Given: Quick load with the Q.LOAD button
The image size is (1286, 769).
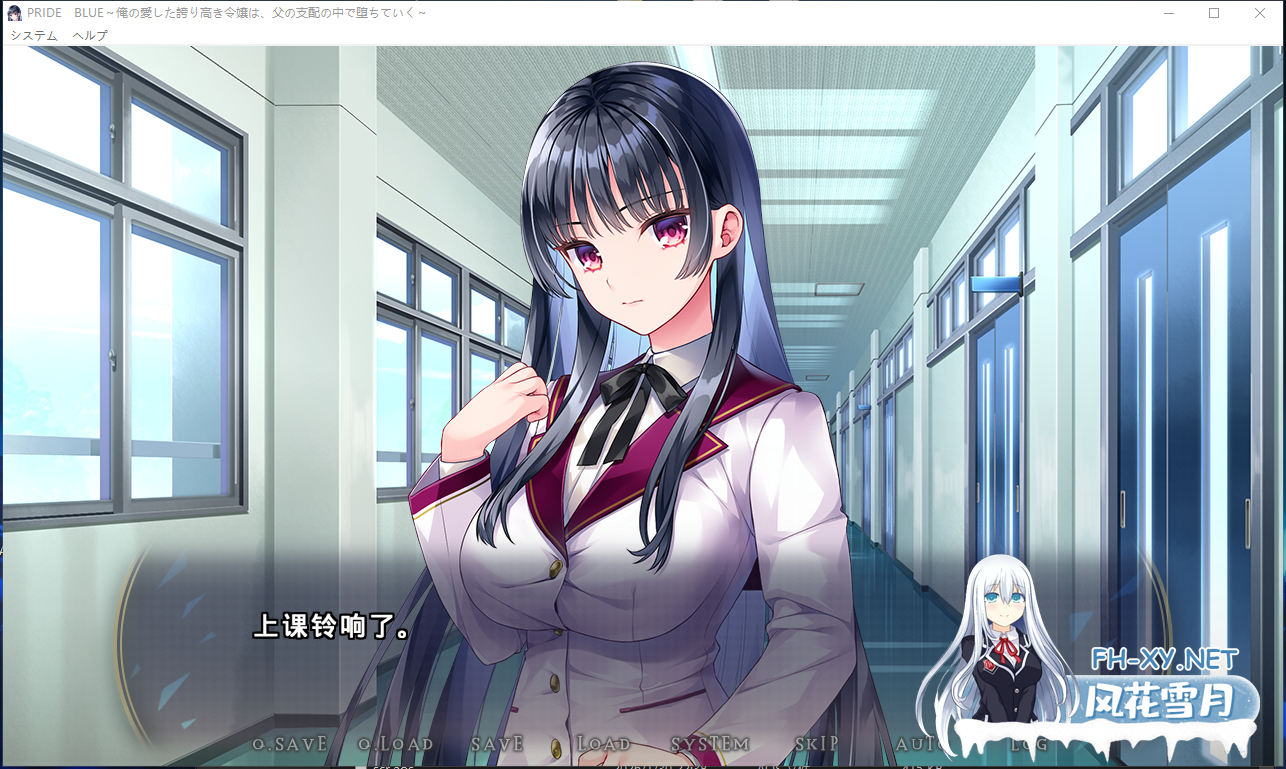Looking at the screenshot, I should [396, 744].
